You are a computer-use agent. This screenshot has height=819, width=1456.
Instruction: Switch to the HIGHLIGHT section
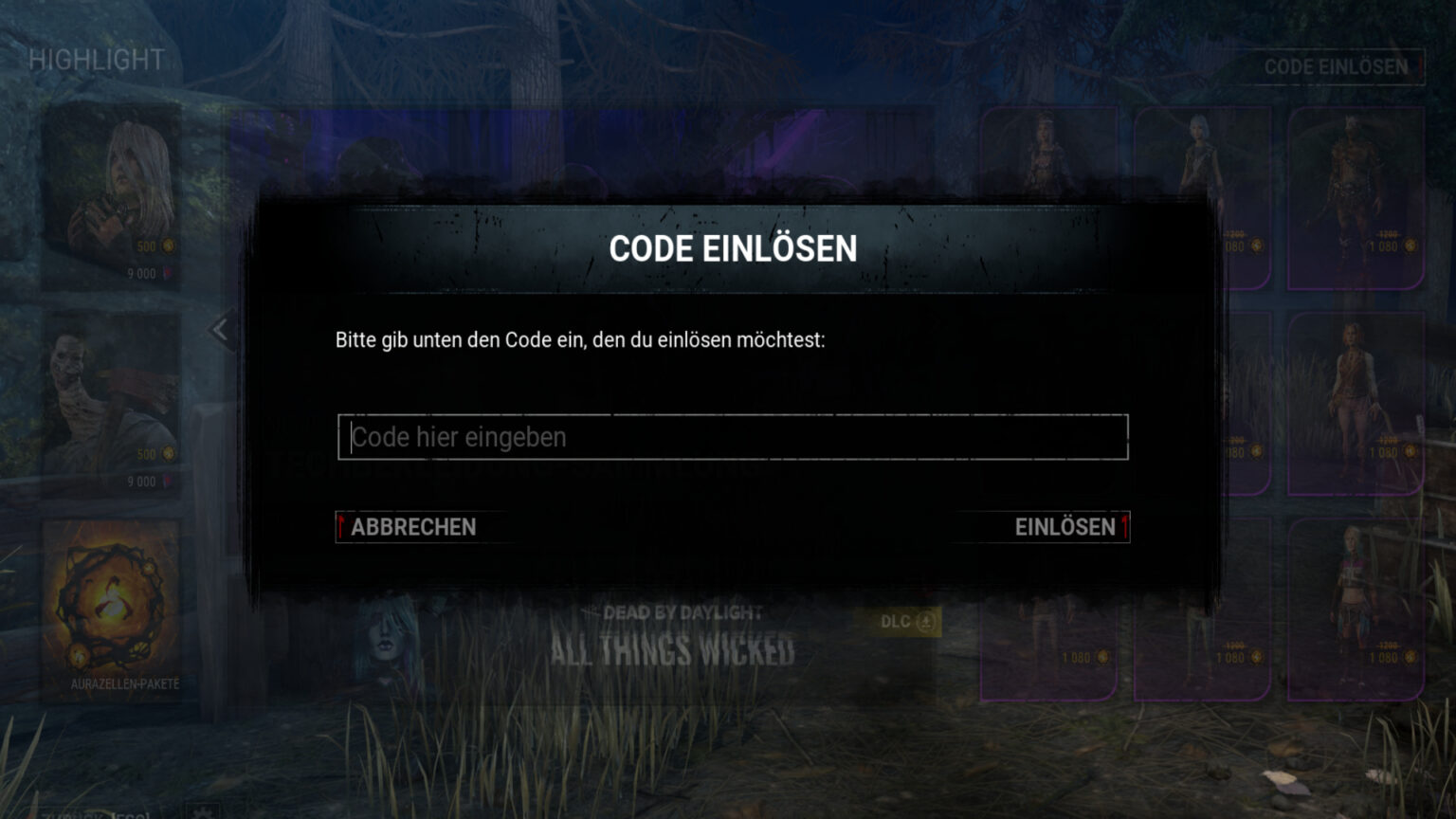(x=98, y=60)
